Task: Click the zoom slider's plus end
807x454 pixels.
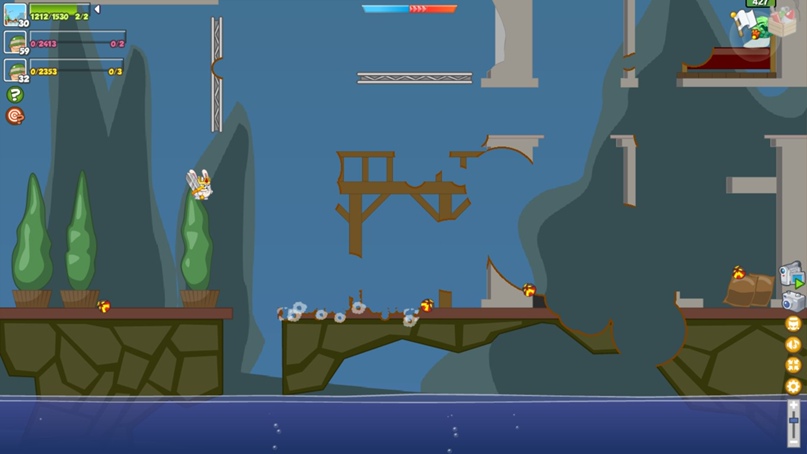Action: pyautogui.click(x=794, y=406)
